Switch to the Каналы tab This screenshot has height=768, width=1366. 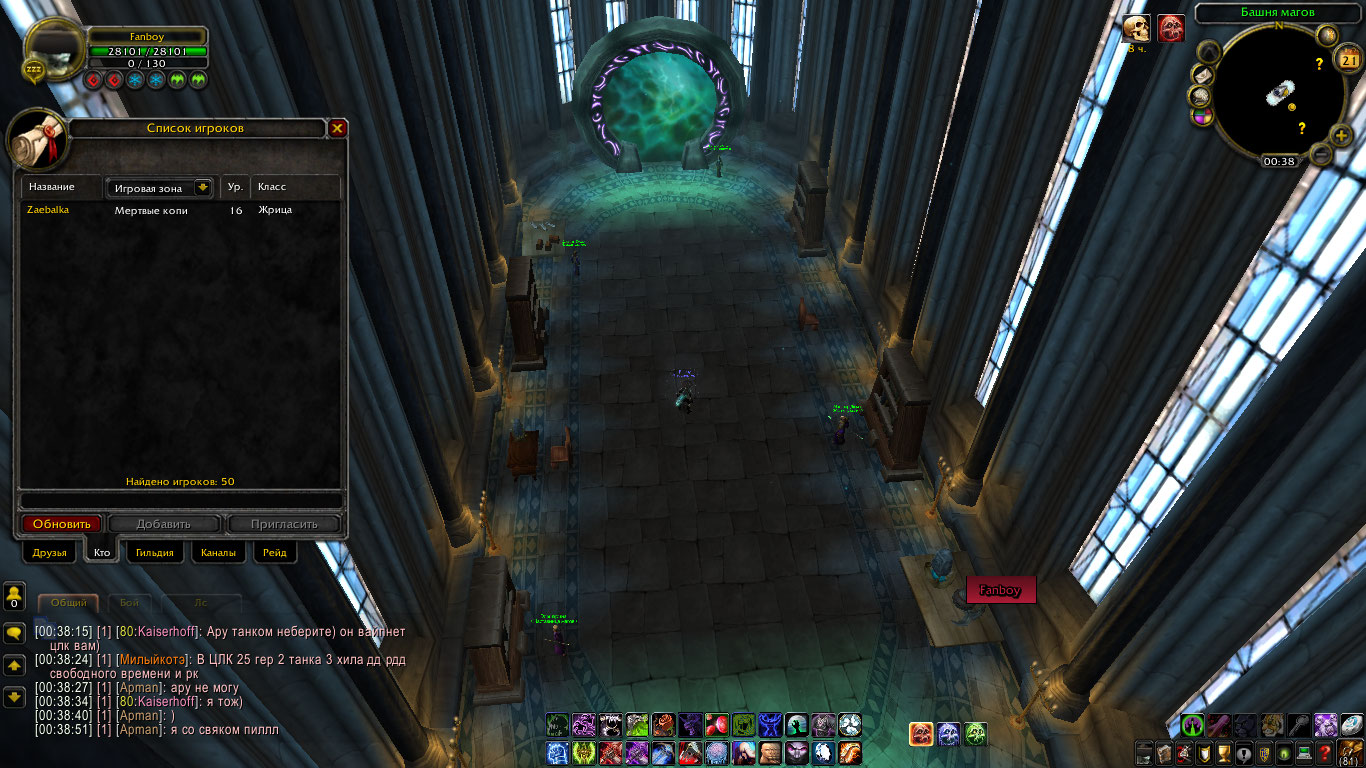[x=218, y=553]
